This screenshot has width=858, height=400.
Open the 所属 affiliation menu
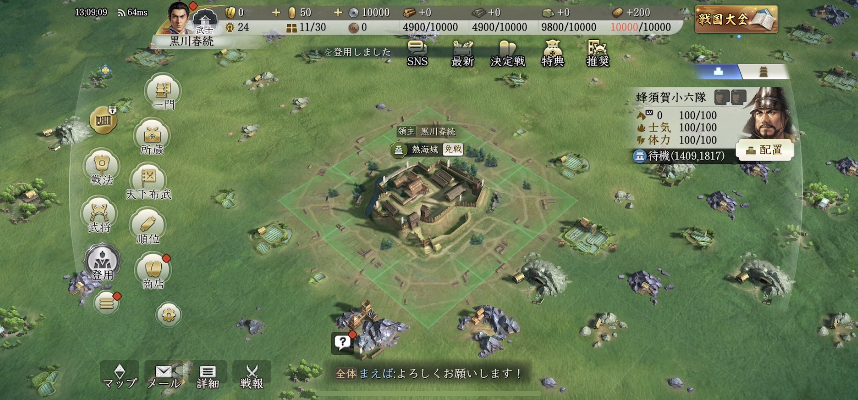[x=152, y=136]
